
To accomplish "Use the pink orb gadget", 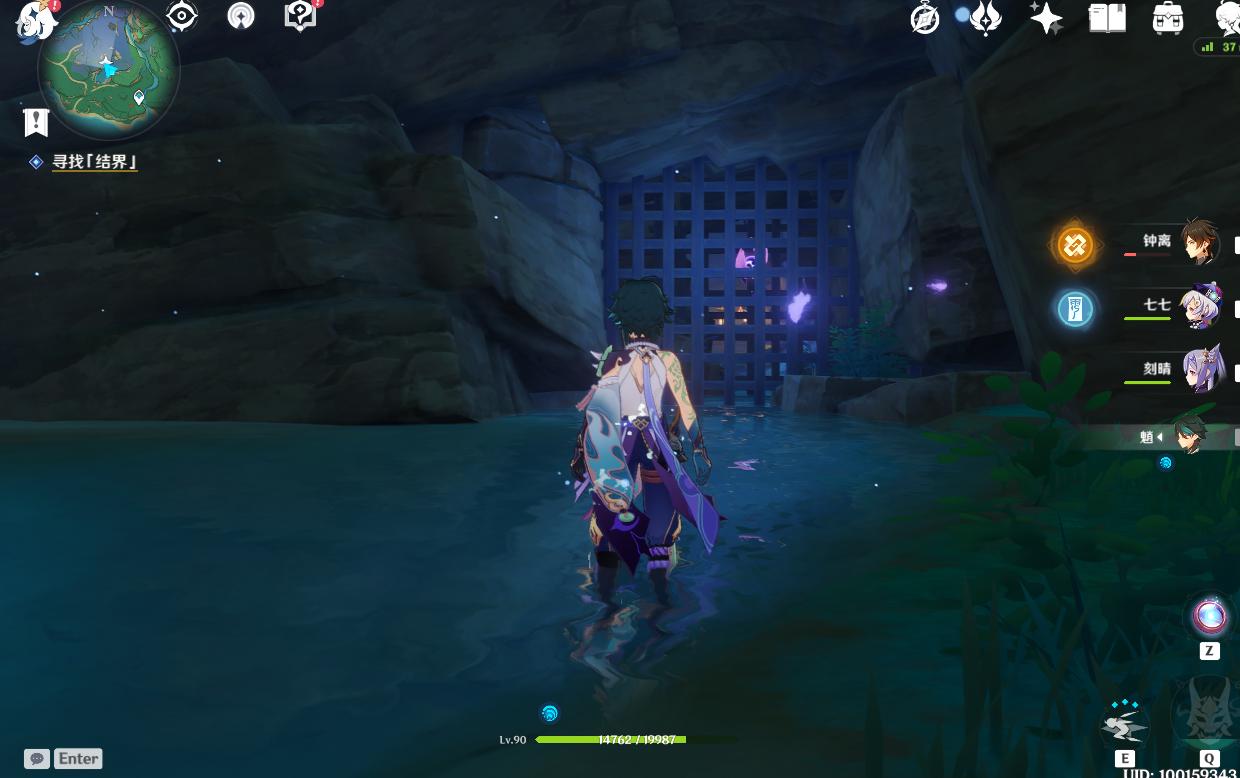I will pyautogui.click(x=1208, y=616).
